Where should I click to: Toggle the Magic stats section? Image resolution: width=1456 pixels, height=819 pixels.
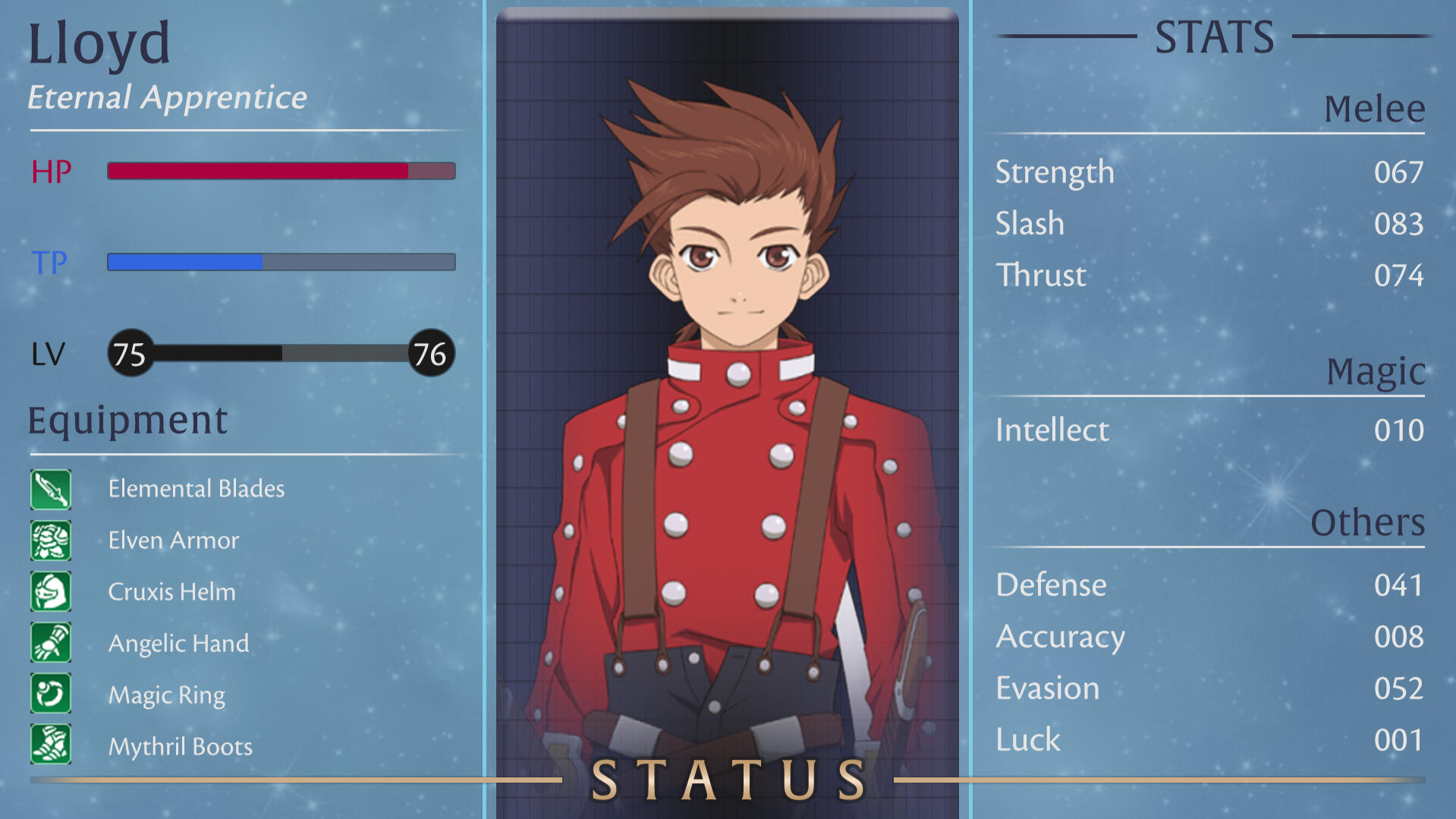1375,371
